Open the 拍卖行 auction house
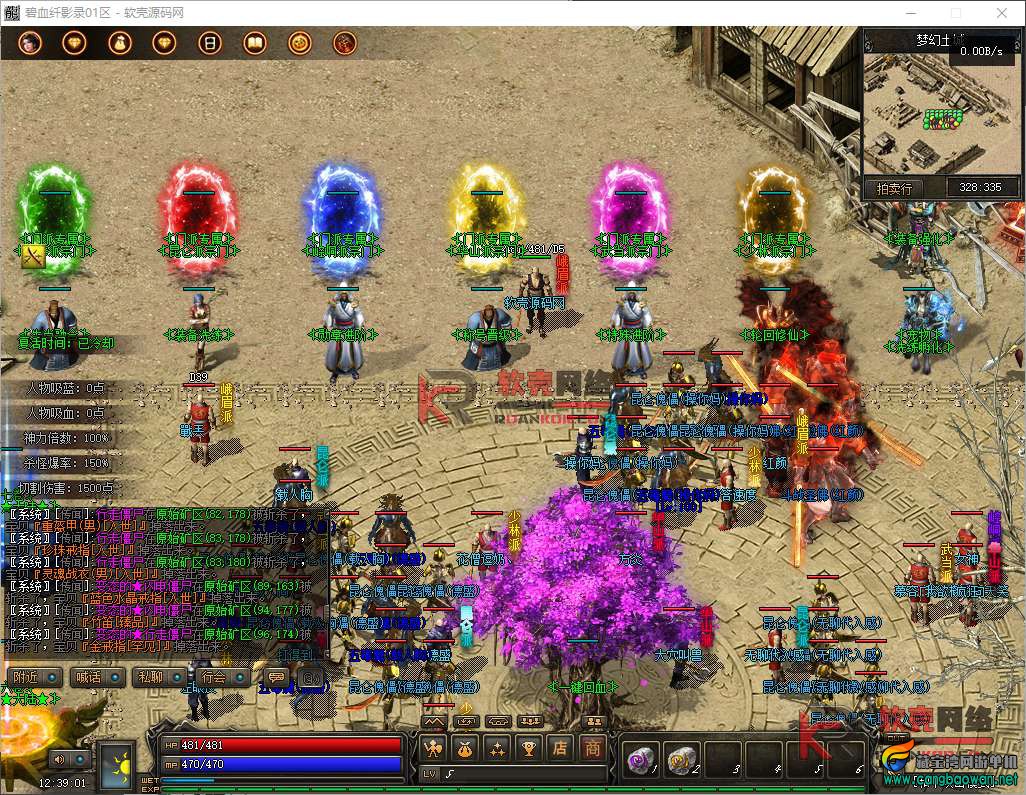Viewport: 1026px width, 795px height. (894, 187)
